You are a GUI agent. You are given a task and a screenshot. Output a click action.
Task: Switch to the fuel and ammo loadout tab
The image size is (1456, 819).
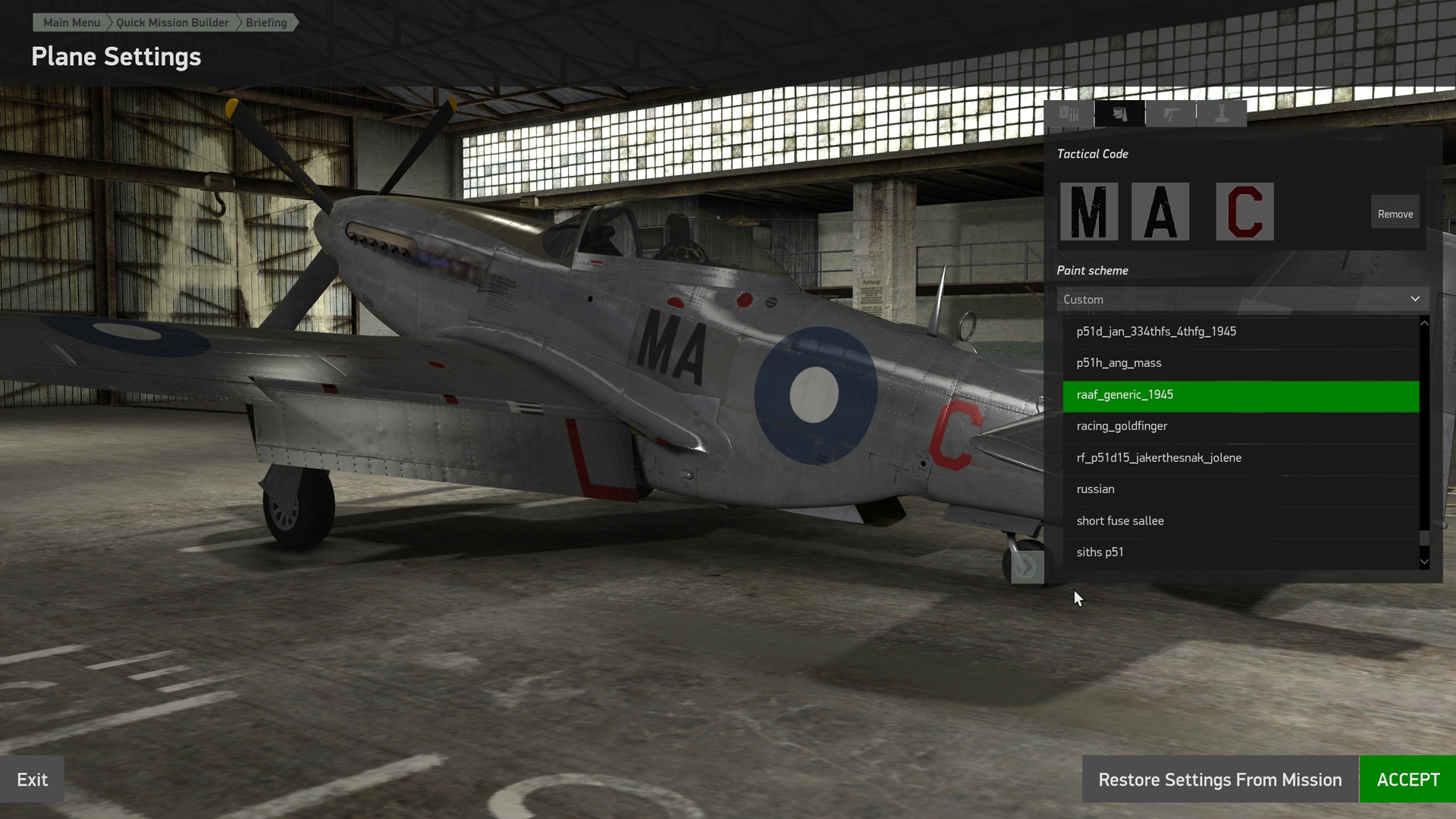point(1069,114)
